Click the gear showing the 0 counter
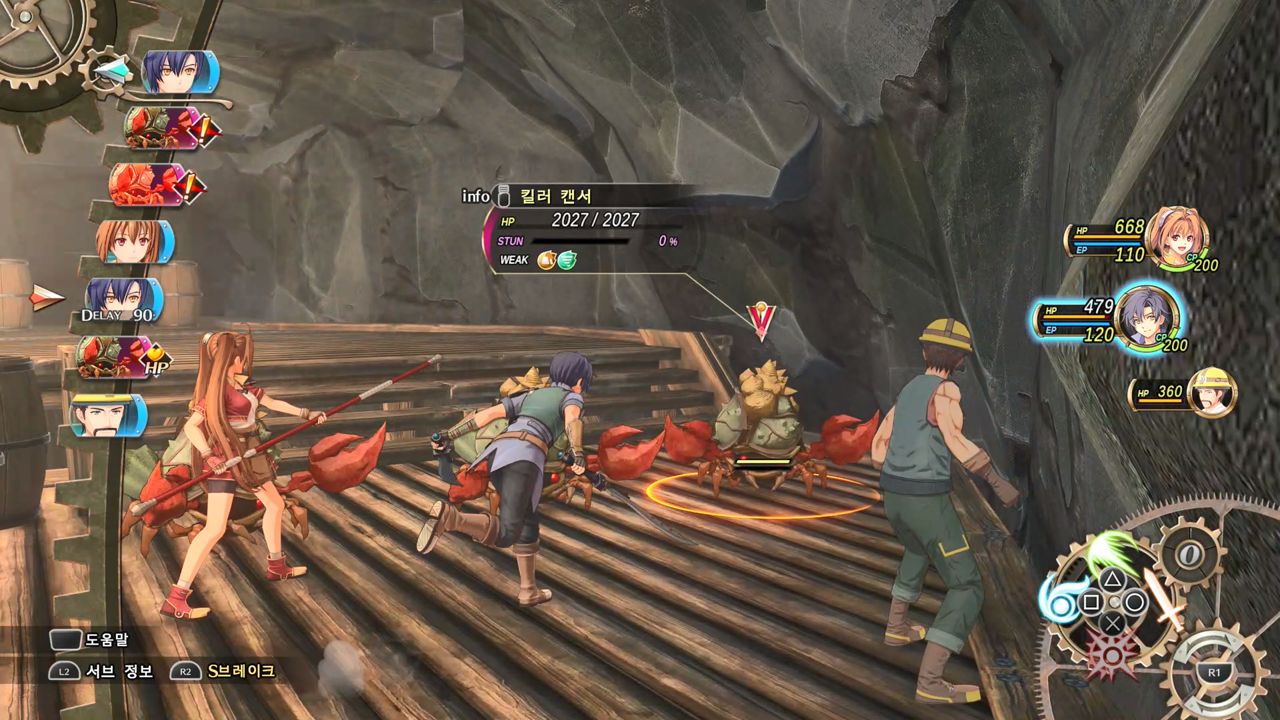Image resolution: width=1280 pixels, height=720 pixels. pyautogui.click(x=1190, y=553)
